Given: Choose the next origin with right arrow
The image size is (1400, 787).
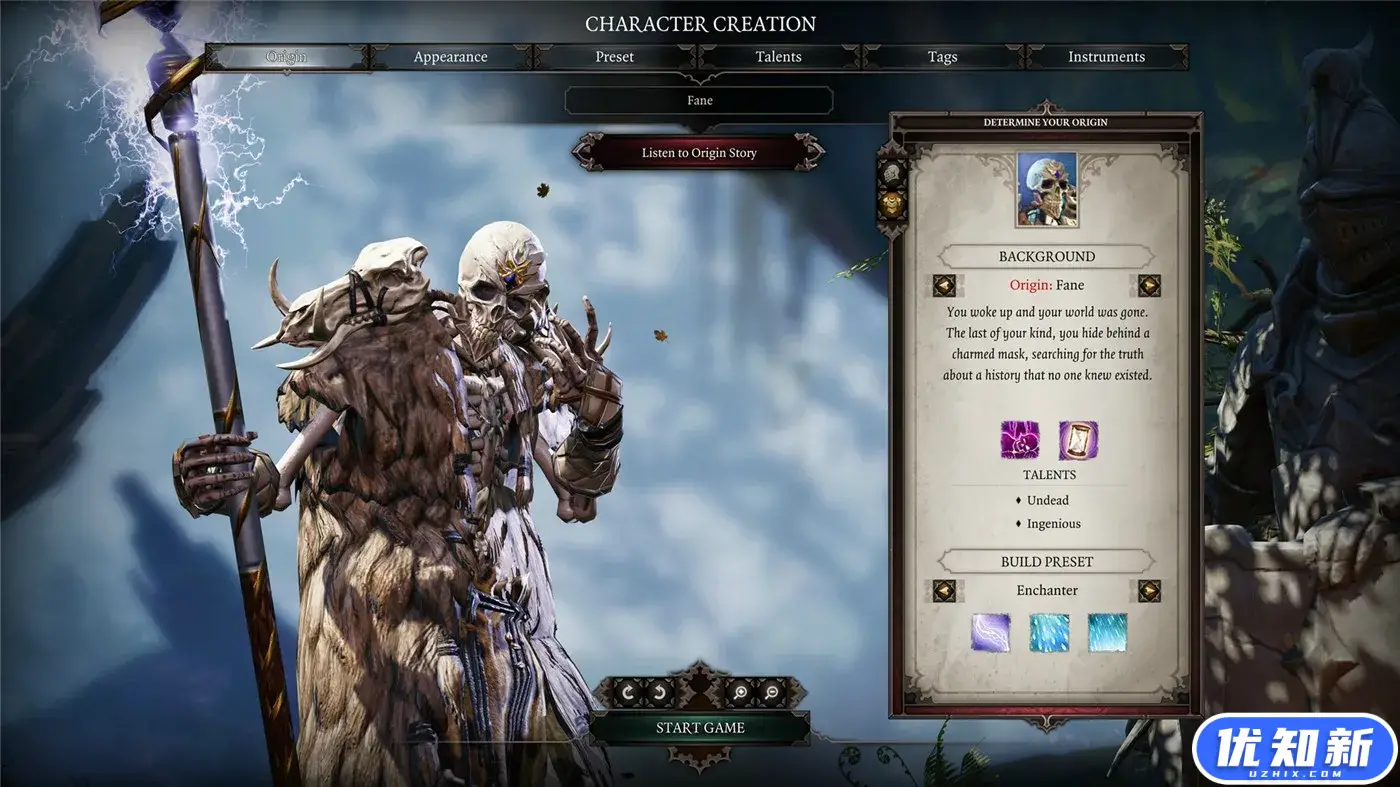Looking at the screenshot, I should coord(1149,286).
